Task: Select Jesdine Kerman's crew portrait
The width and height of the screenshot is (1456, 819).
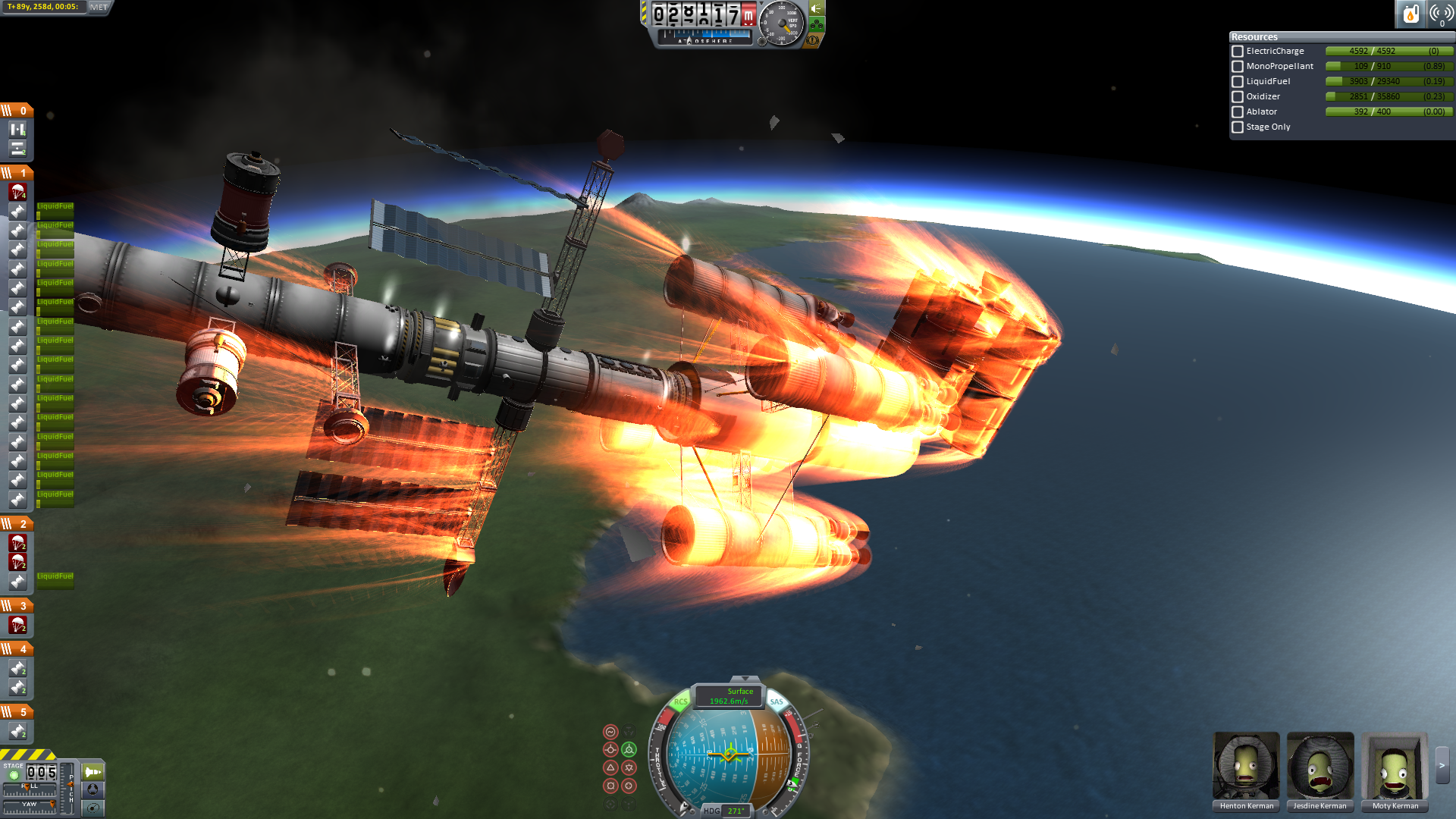Action: coord(1319,766)
